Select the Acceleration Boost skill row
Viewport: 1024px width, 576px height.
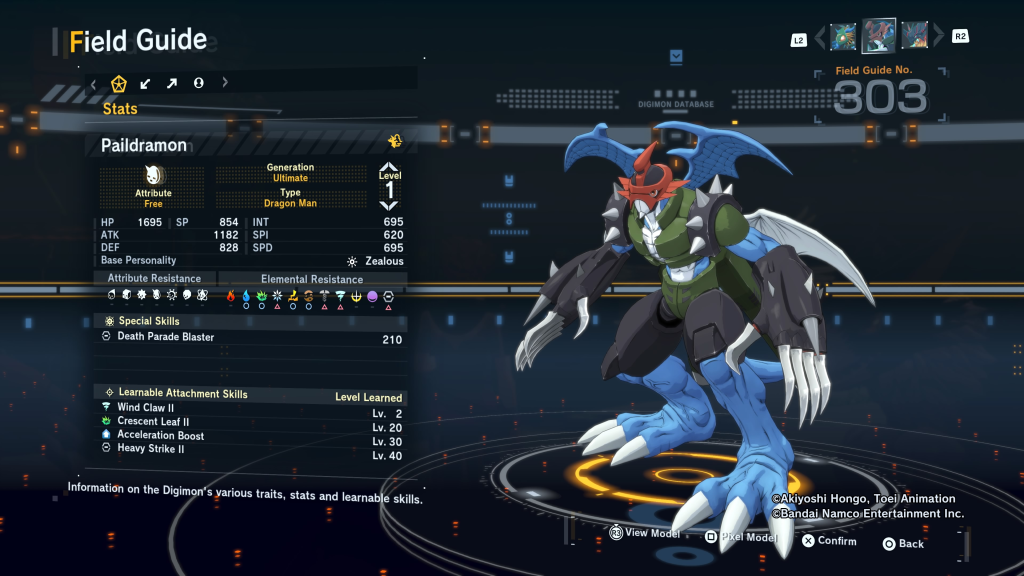click(x=252, y=436)
